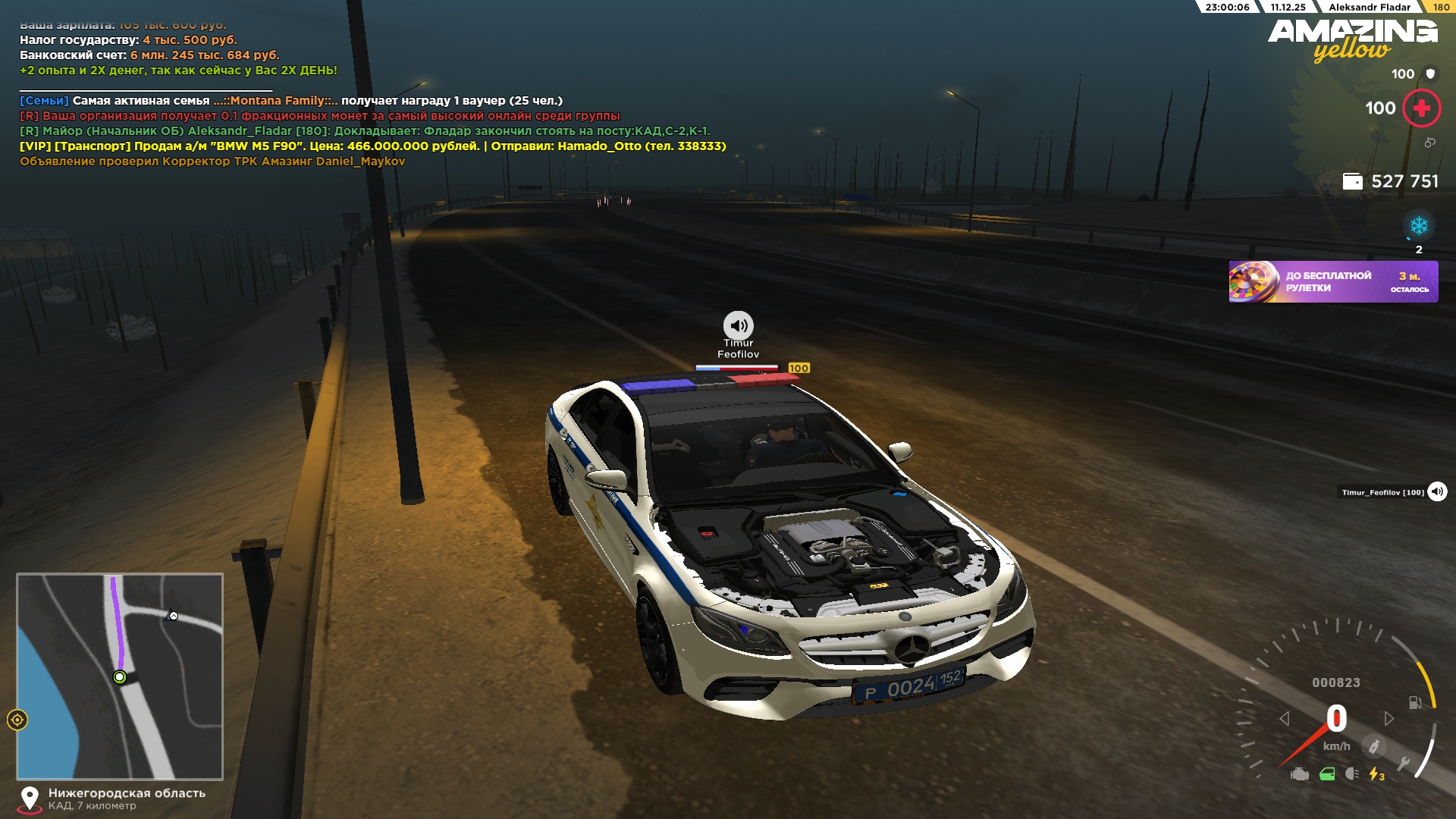
Task: Click the fuel pump gauge icon
Action: click(x=1415, y=702)
